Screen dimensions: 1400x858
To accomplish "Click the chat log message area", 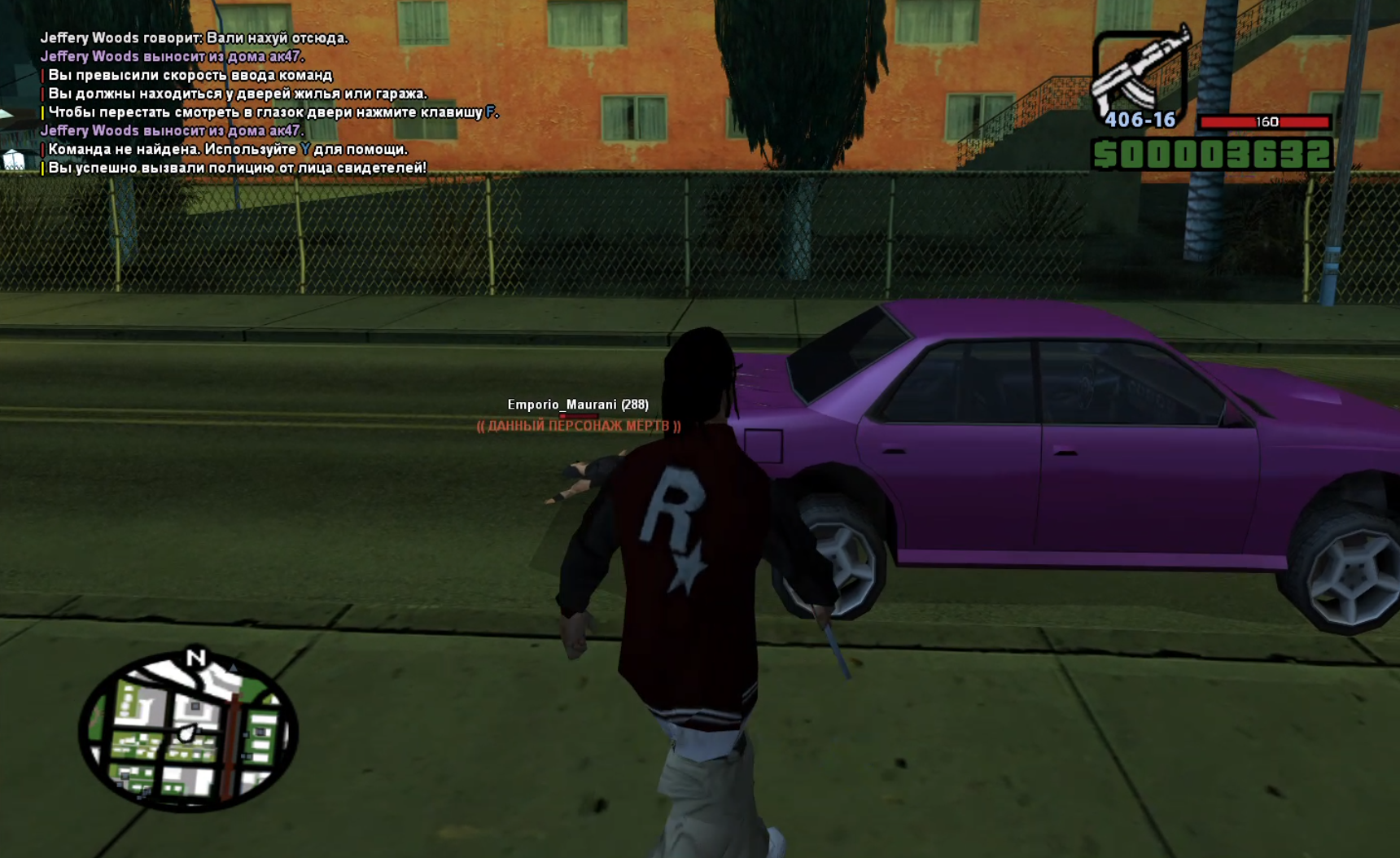I will click(269, 103).
